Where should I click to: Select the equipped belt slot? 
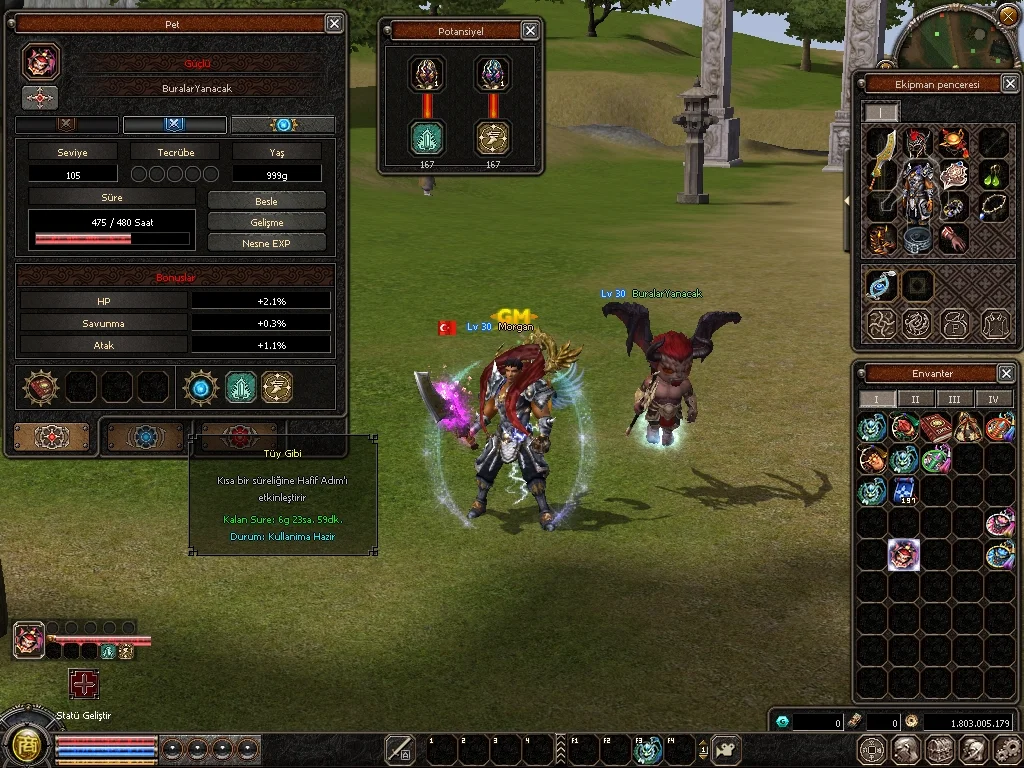click(x=918, y=239)
